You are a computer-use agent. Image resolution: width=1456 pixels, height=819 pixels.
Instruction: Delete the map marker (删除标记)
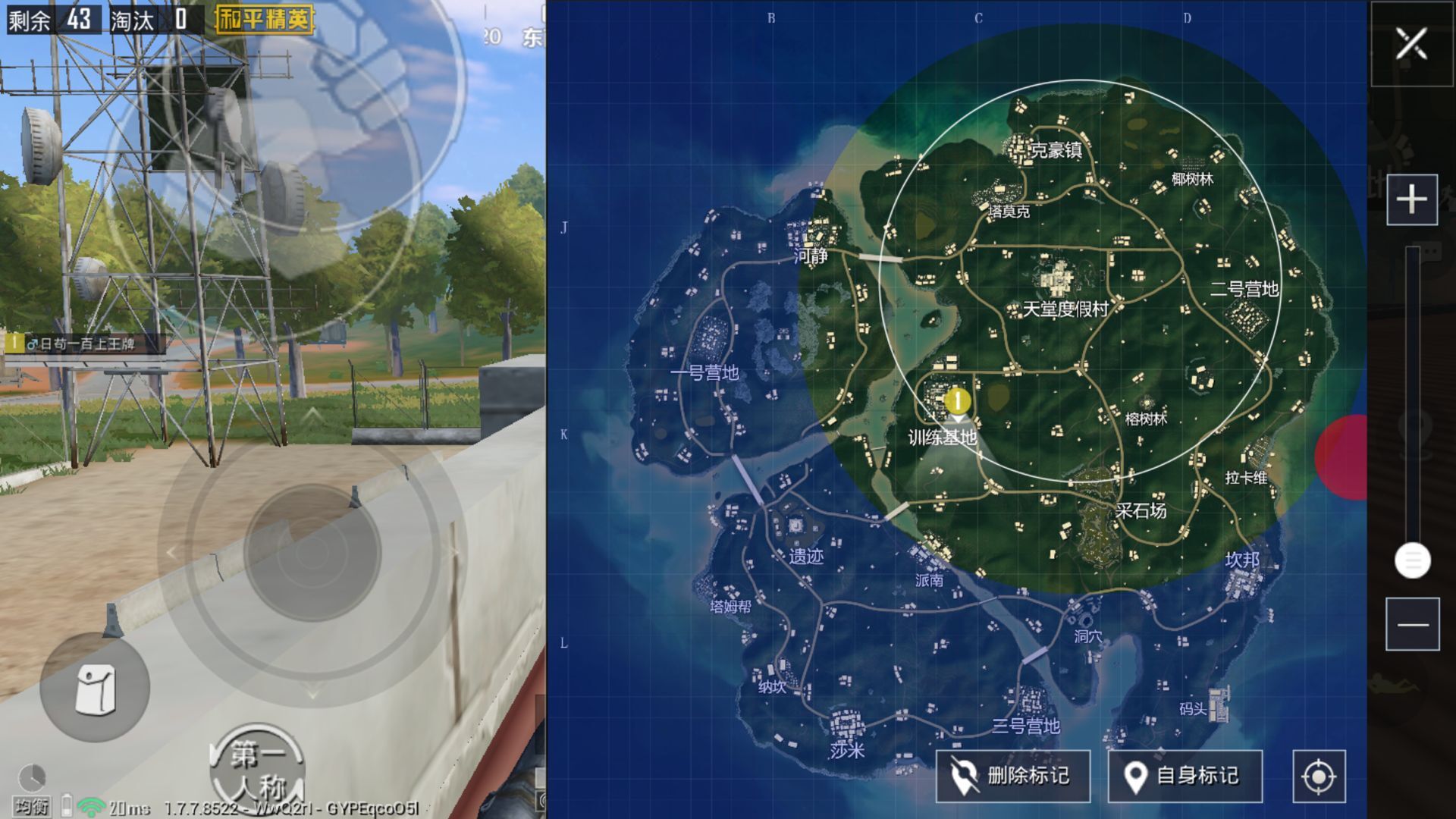coord(1012,776)
